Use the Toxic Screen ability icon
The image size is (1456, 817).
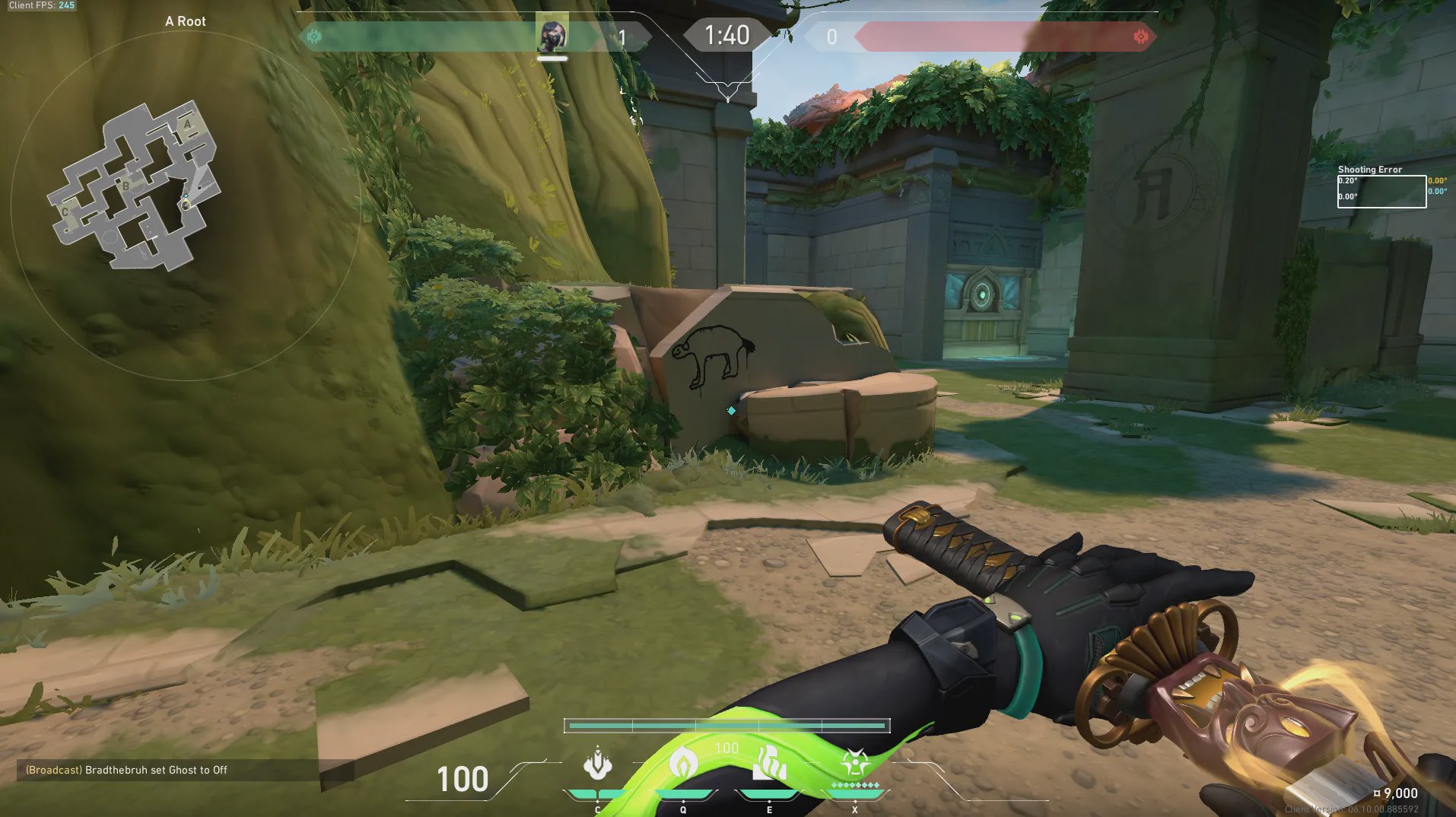coord(769,765)
